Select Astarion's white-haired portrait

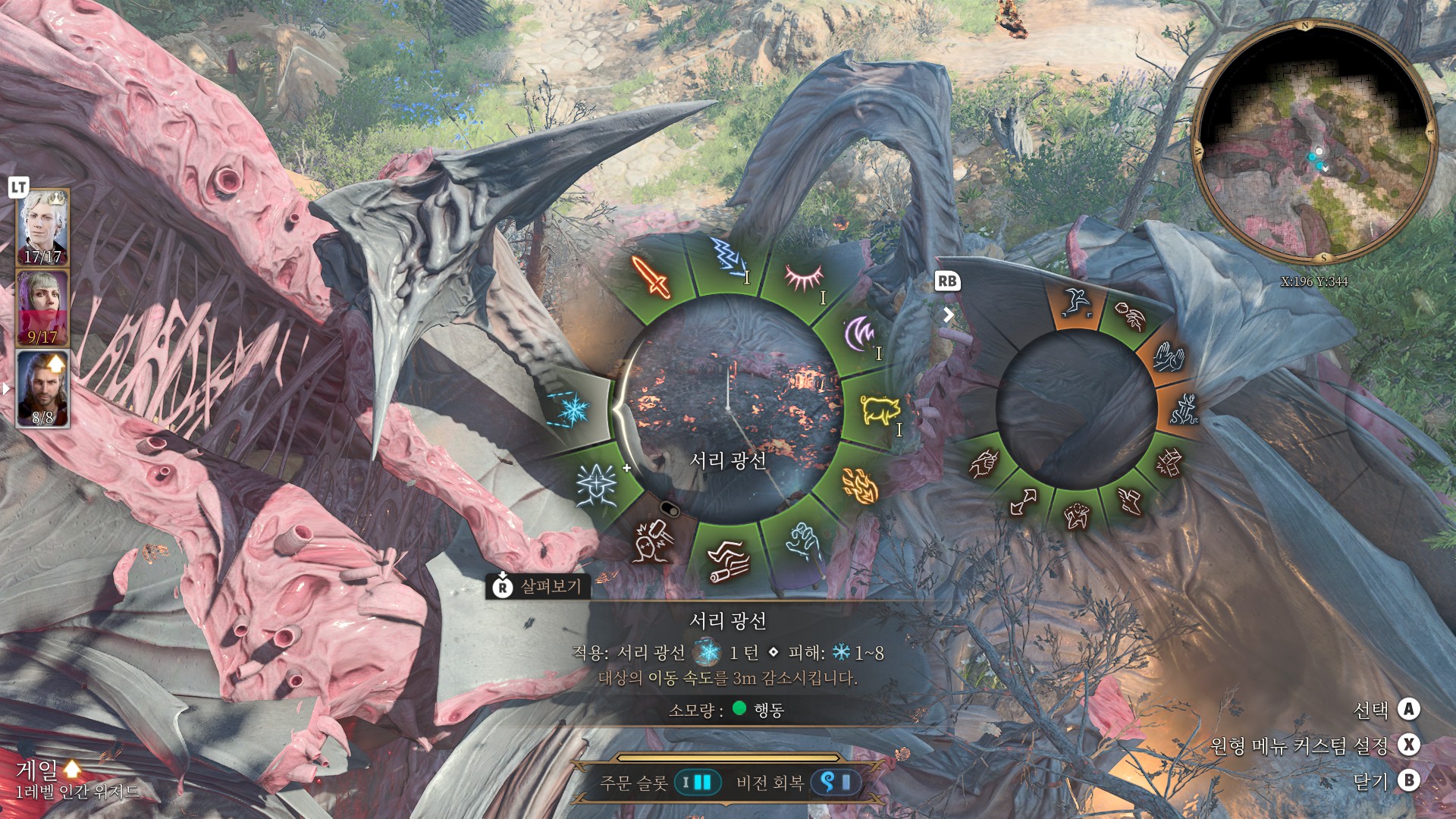43,227
